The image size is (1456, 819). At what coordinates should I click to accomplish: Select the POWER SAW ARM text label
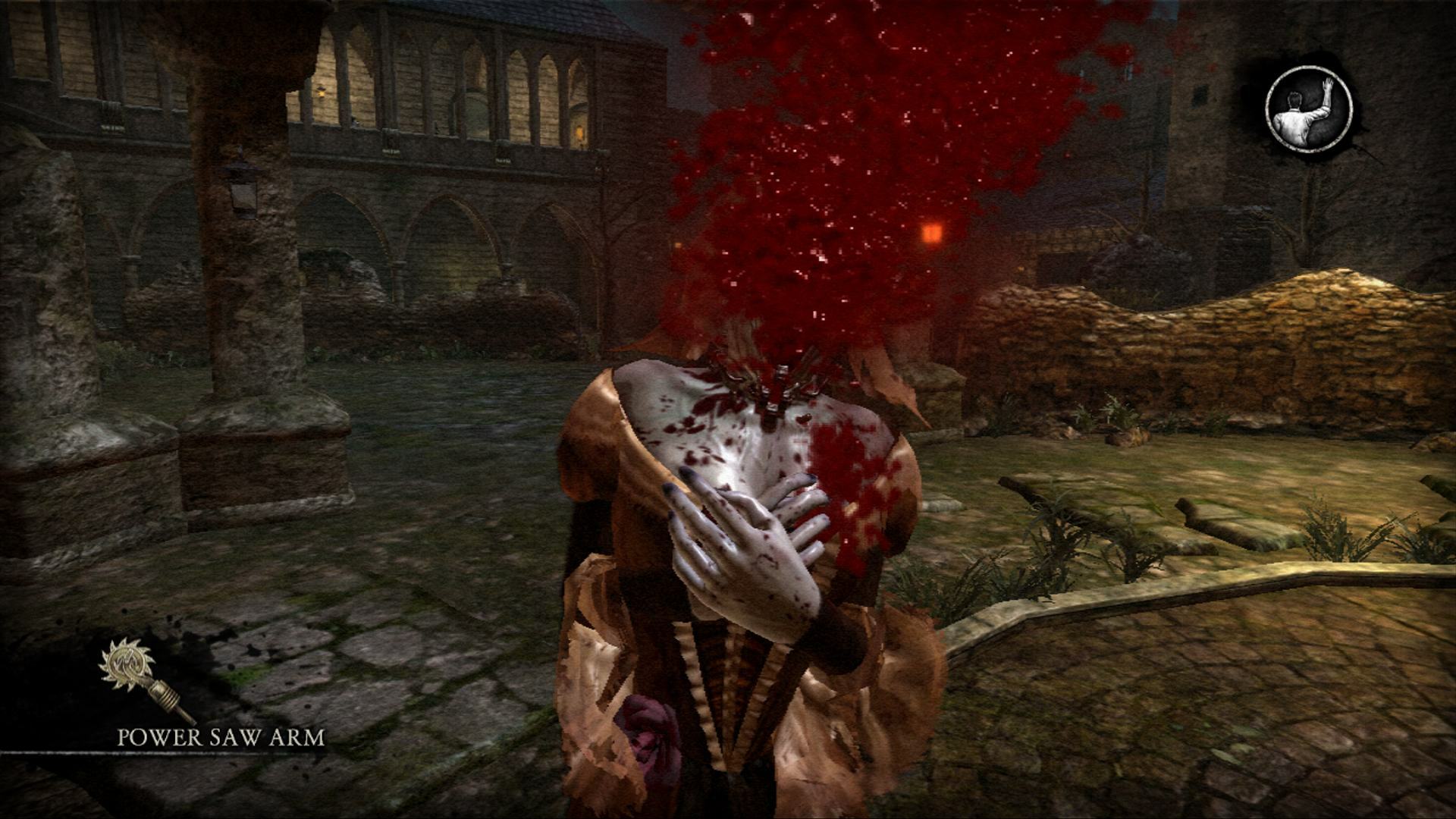pyautogui.click(x=220, y=737)
